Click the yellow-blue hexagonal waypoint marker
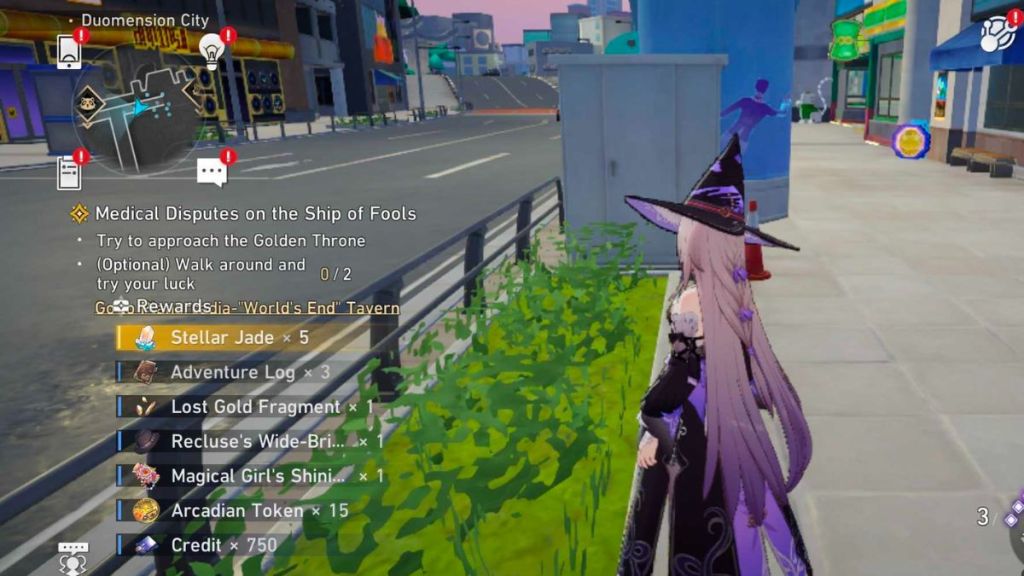 click(910, 141)
